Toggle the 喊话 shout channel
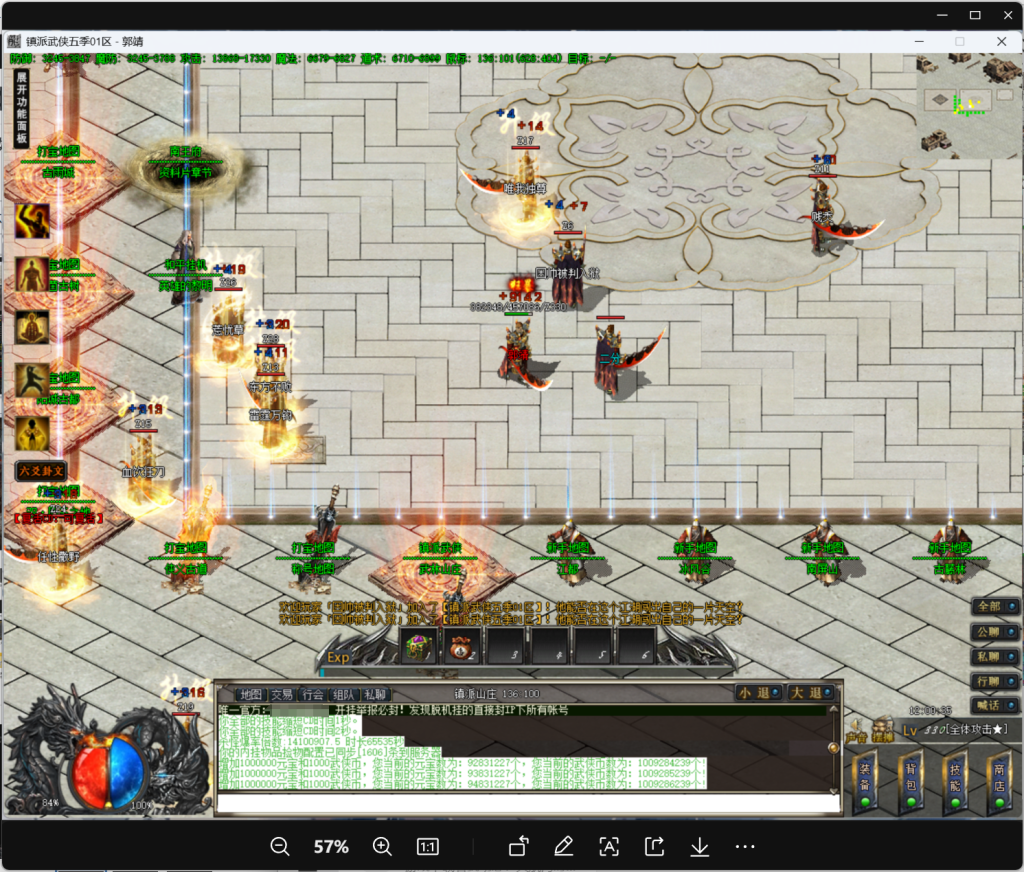The width and height of the screenshot is (1024, 872). point(995,705)
